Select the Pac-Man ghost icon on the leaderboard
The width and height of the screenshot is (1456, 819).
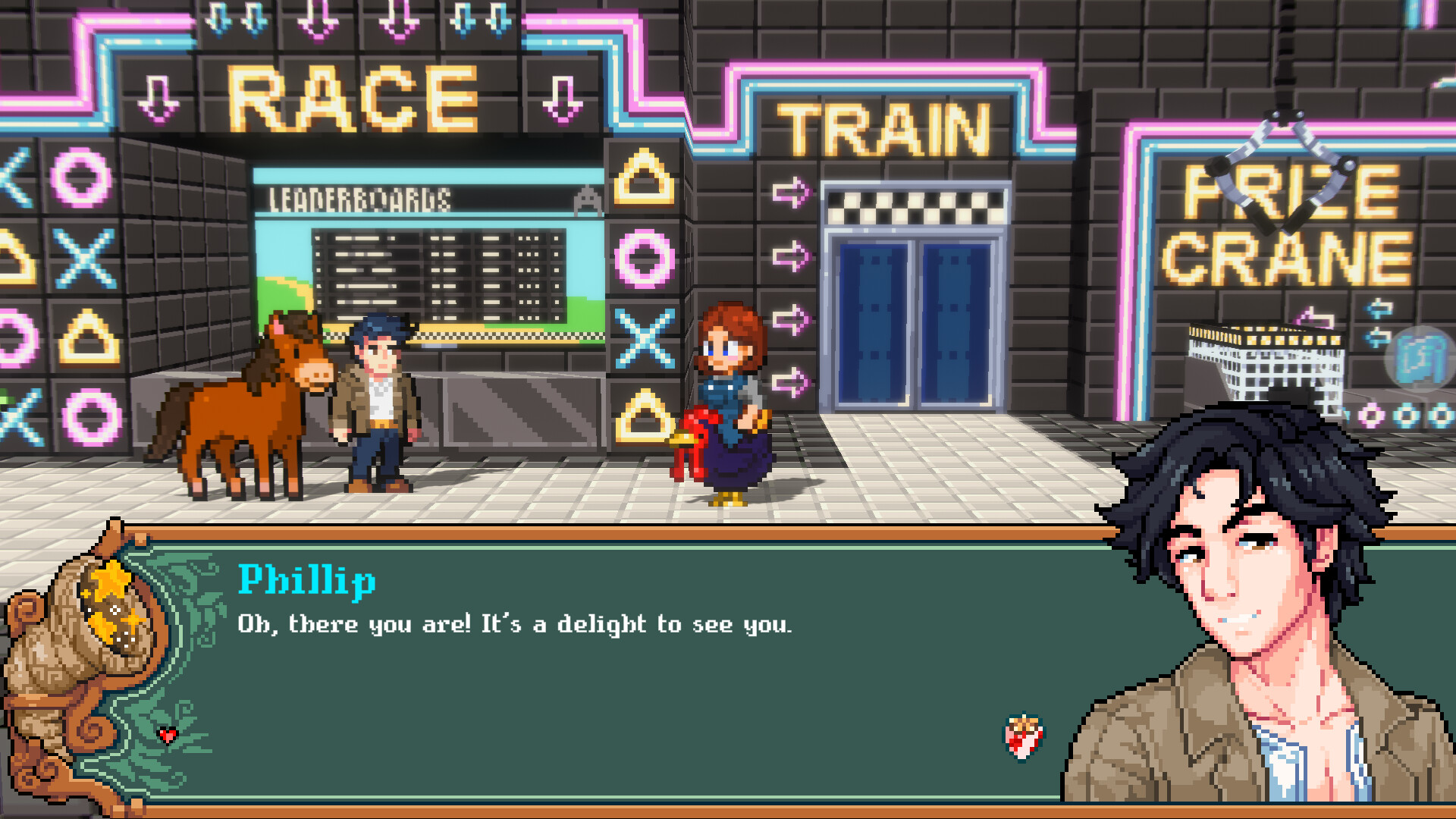tap(585, 199)
